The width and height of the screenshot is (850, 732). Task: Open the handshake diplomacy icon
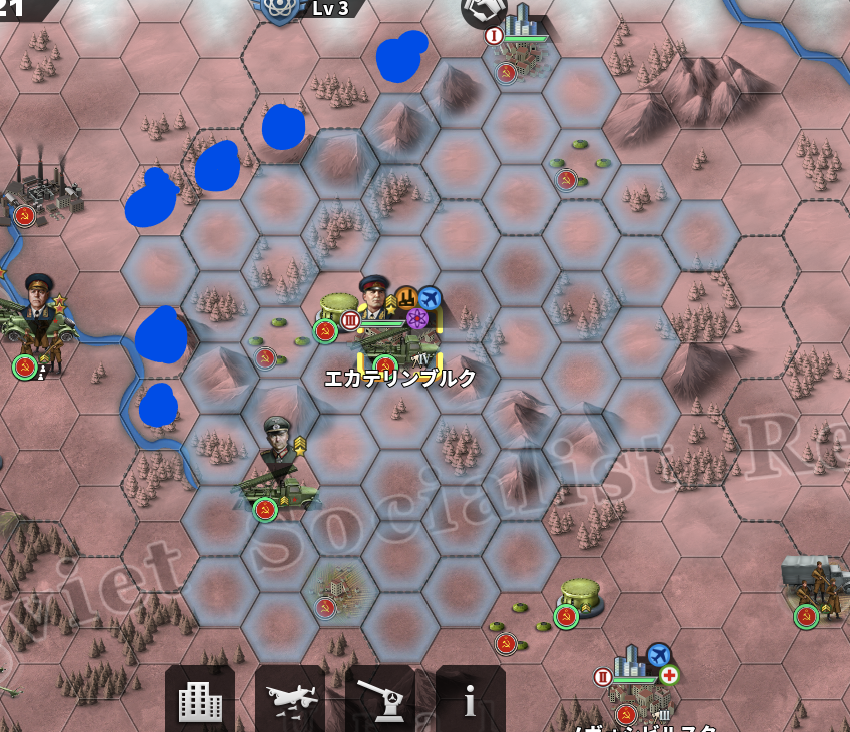[482, 10]
